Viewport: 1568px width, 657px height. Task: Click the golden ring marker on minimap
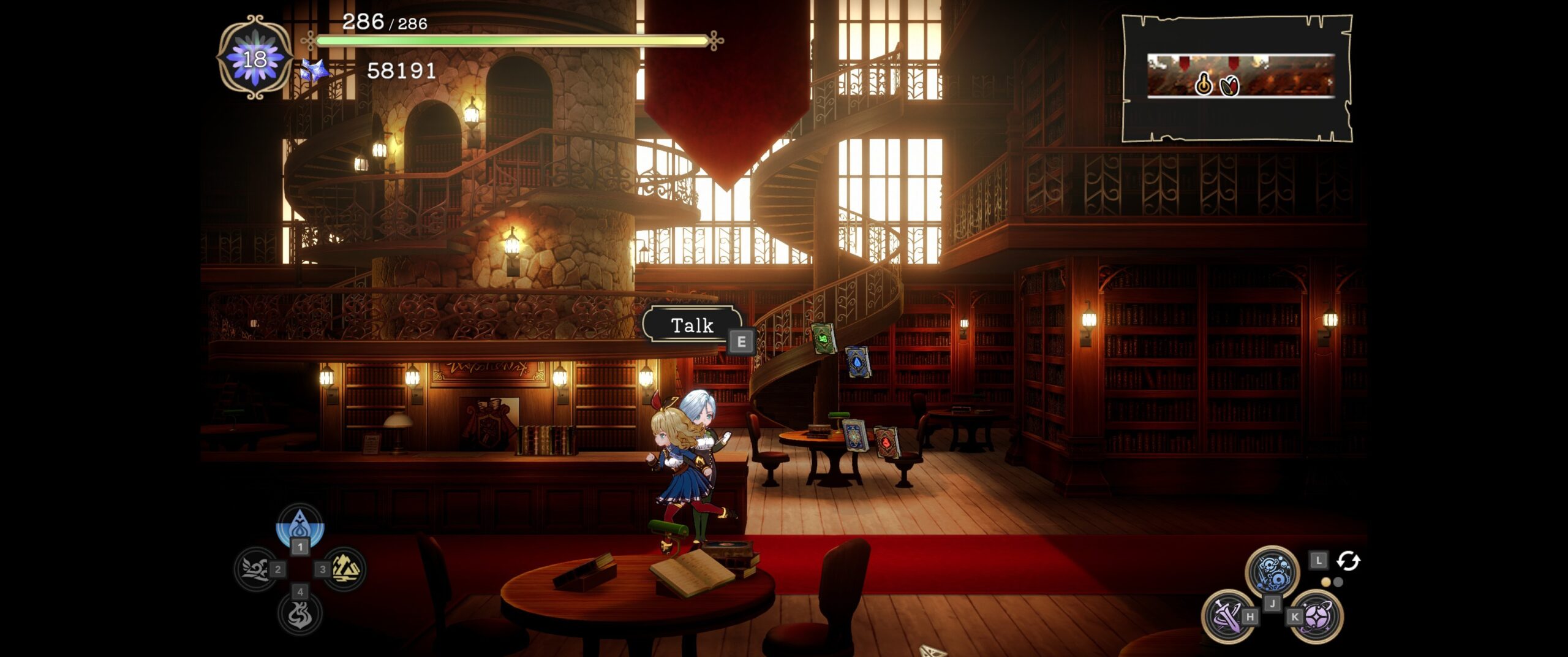1204,85
